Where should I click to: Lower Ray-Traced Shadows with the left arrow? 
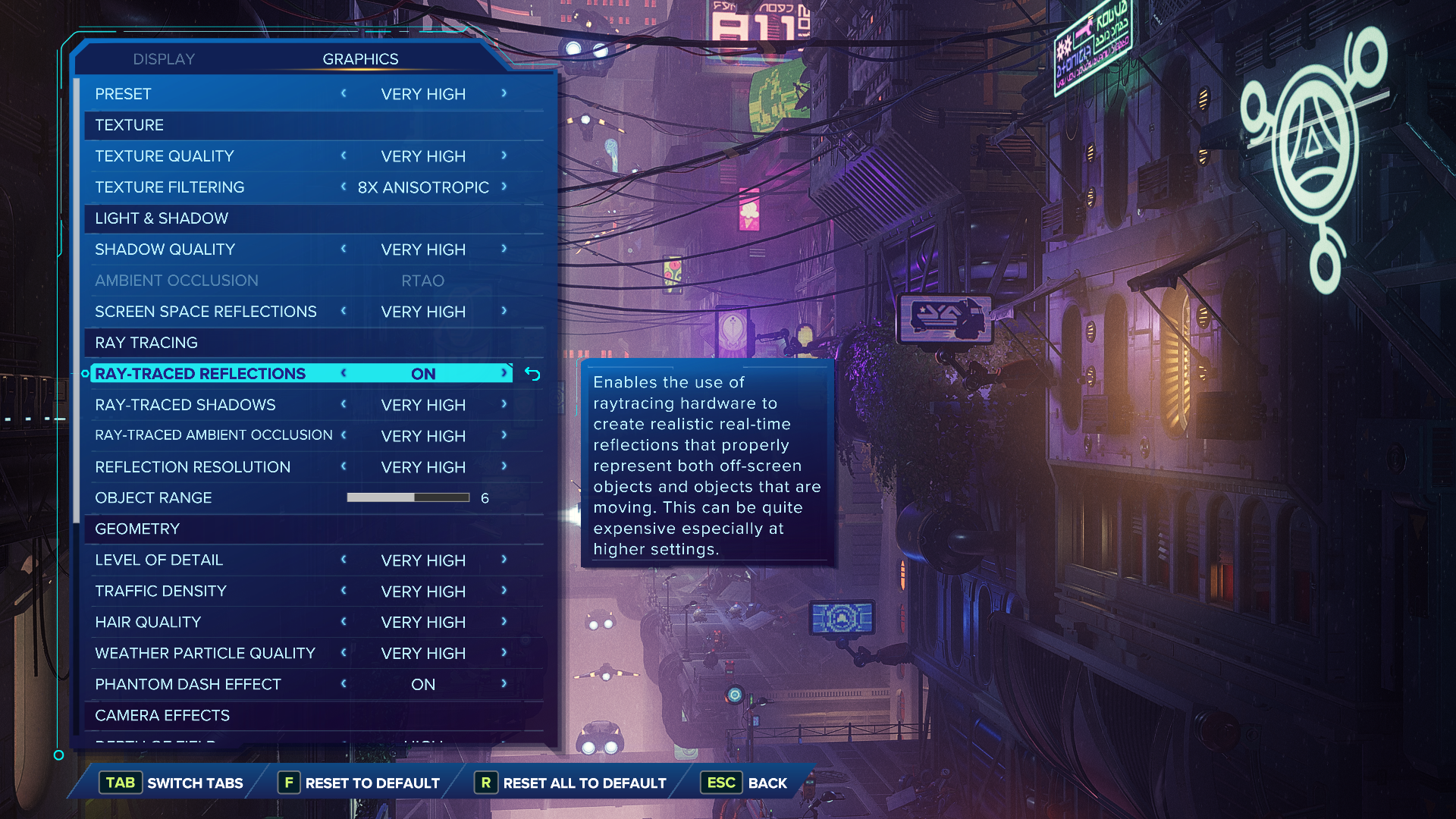pos(344,404)
